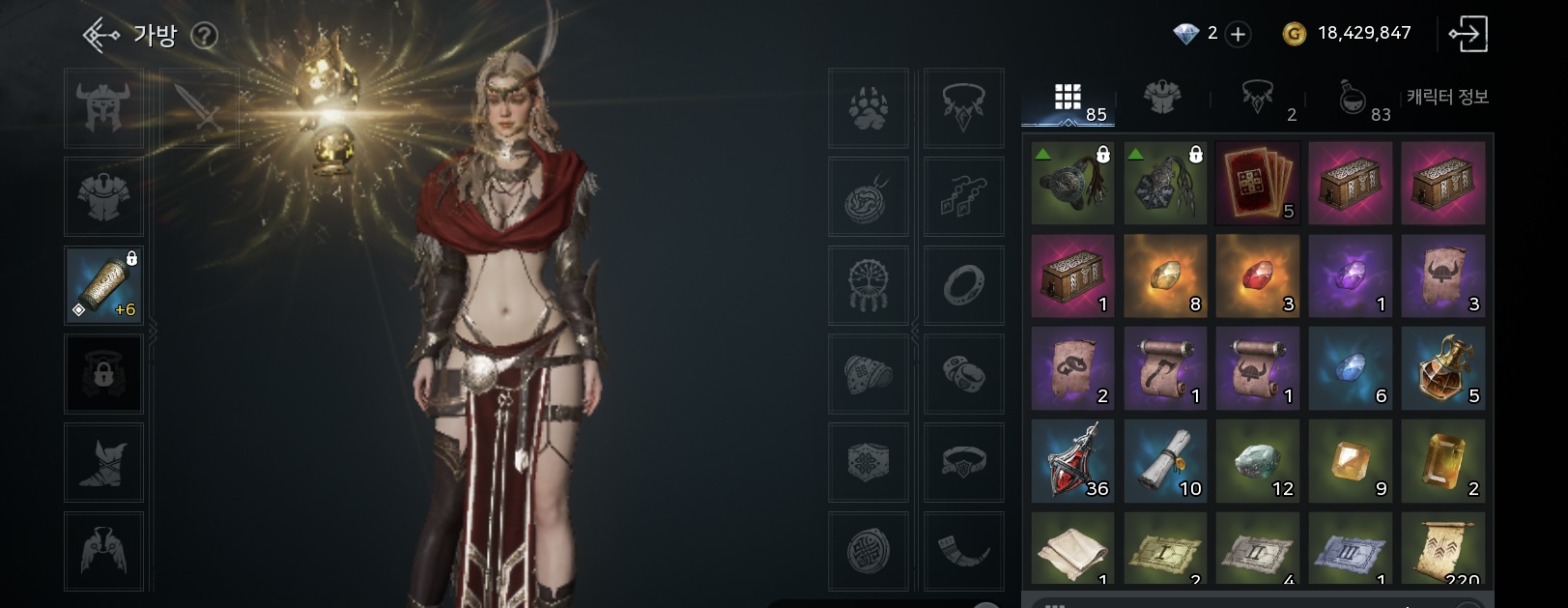This screenshot has width=1568, height=608.
Task: Pick the white scroll stack of 10
Action: [x=1165, y=461]
